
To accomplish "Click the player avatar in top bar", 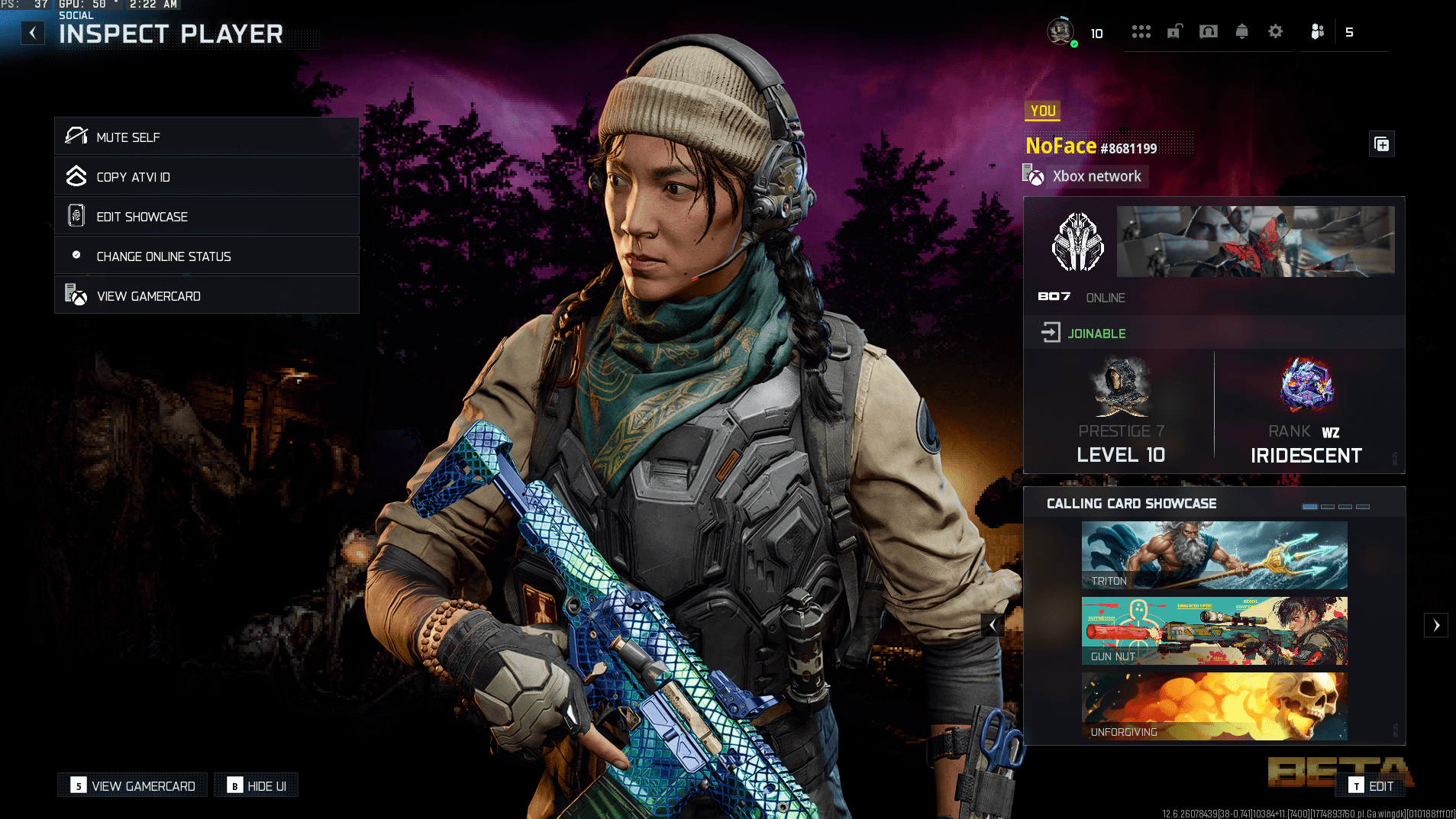I will [x=1061, y=32].
